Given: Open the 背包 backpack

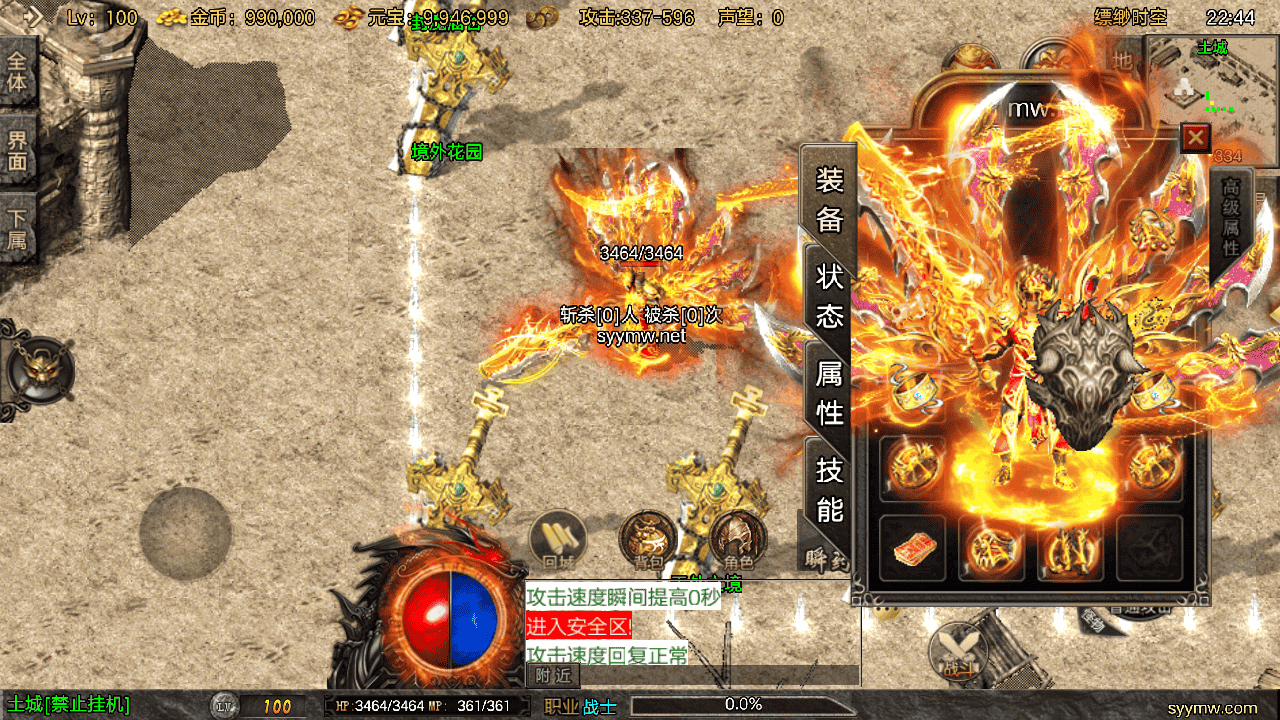Looking at the screenshot, I should point(646,542).
